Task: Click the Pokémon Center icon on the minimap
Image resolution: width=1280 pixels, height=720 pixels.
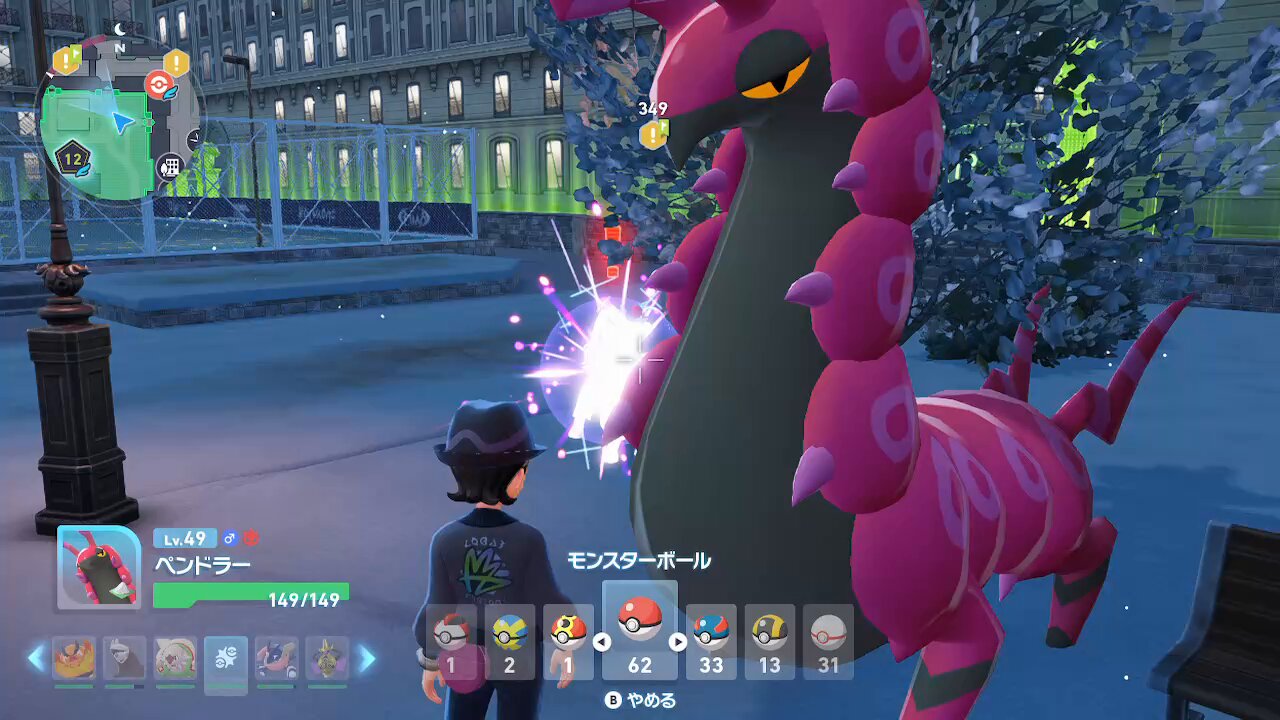Action: tap(159, 83)
